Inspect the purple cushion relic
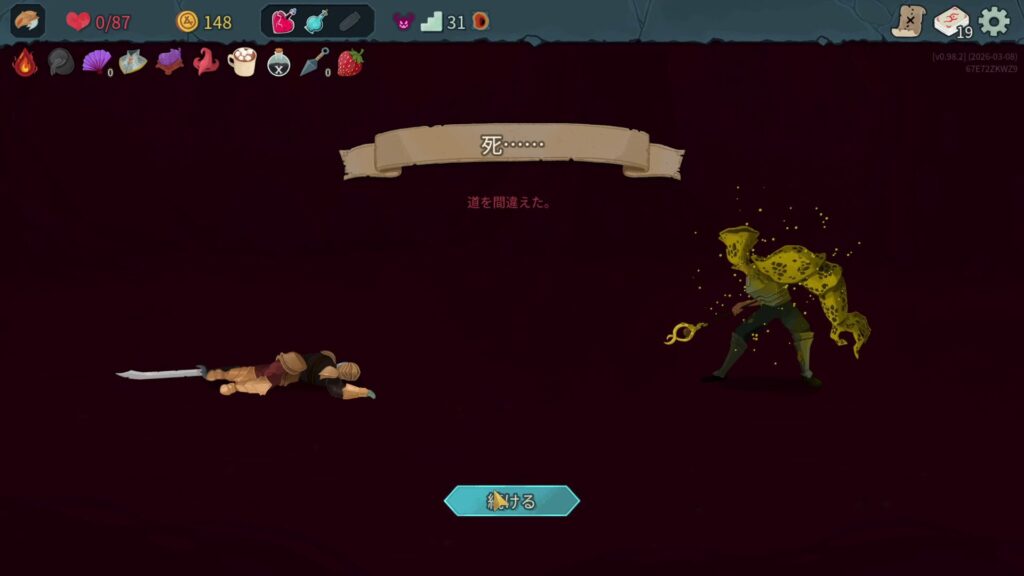The width and height of the screenshot is (1024, 576). tap(169, 62)
